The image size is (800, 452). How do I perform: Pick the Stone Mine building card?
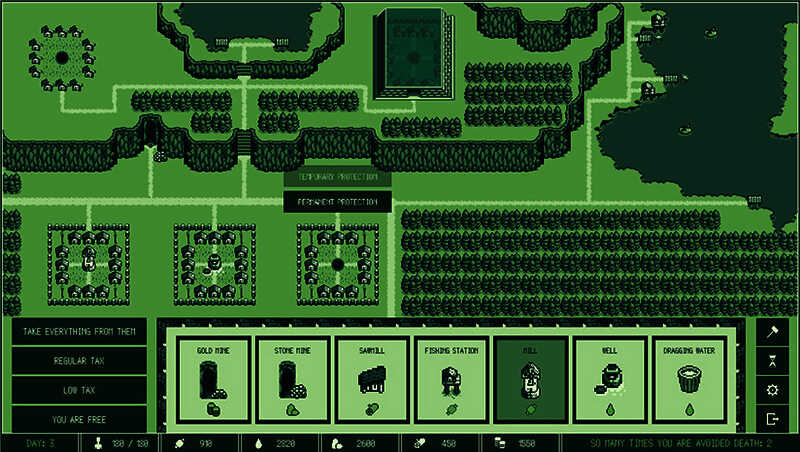pos(292,380)
